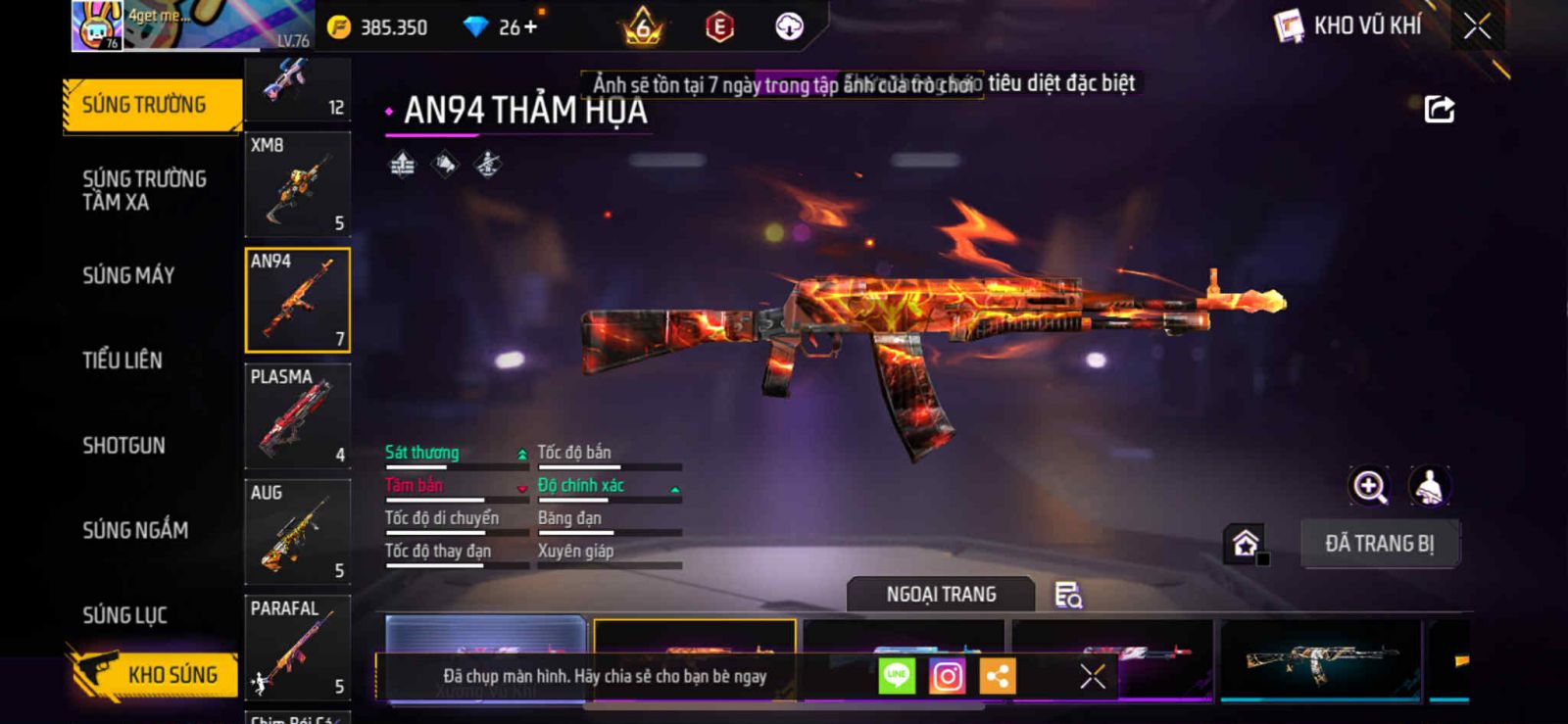
Task: Open the SÚNG NGẮM category
Action: click(135, 530)
